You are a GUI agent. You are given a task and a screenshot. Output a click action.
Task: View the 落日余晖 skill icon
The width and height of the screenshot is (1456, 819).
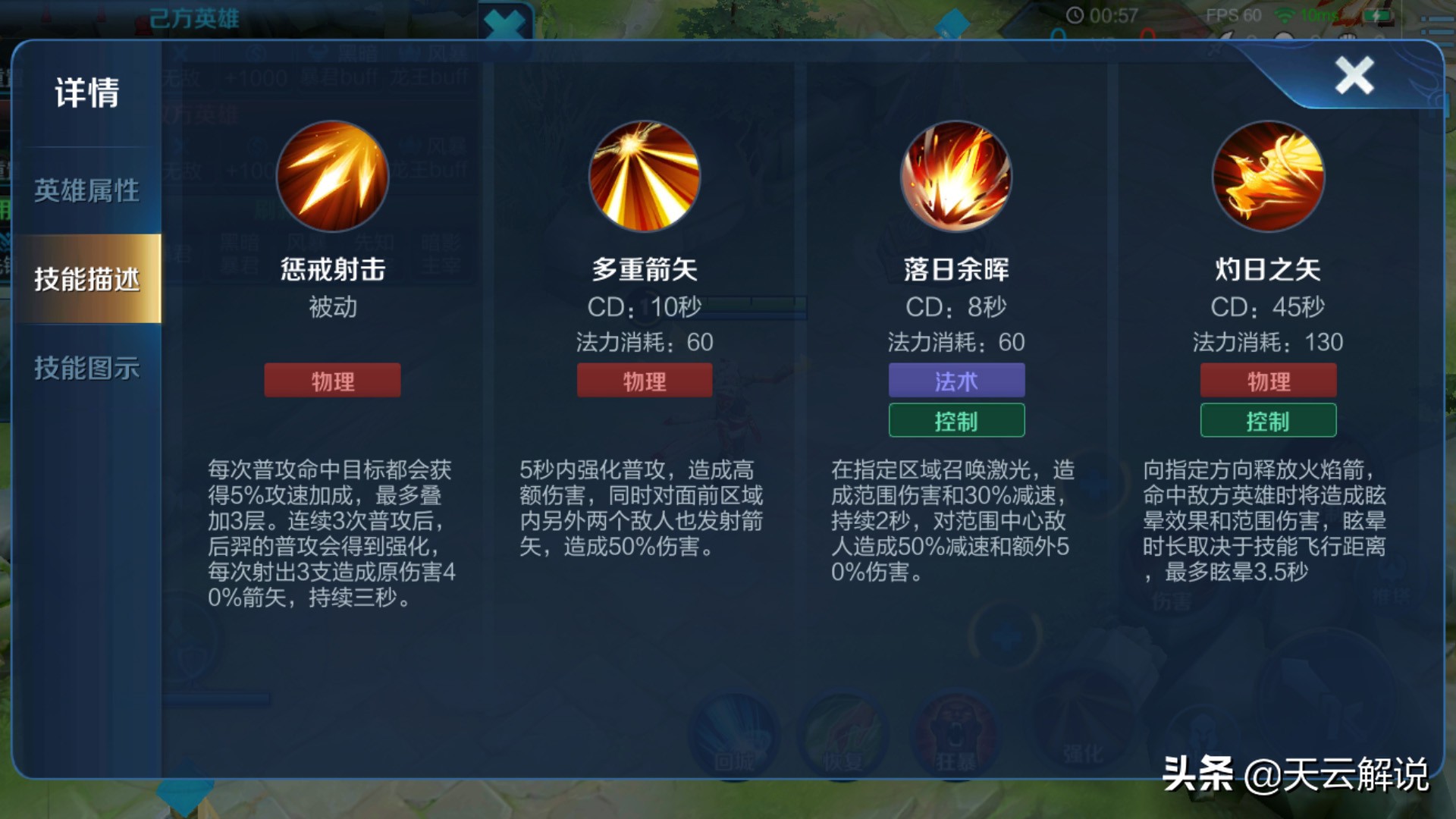(956, 176)
